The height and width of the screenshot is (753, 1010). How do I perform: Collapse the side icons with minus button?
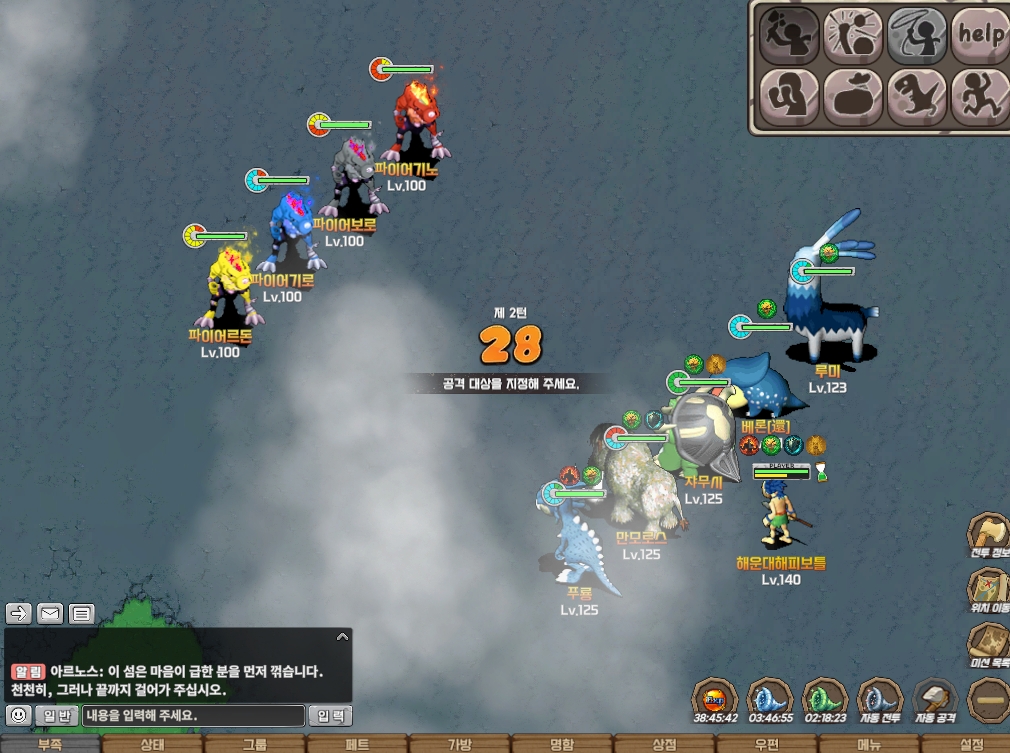coord(989,699)
